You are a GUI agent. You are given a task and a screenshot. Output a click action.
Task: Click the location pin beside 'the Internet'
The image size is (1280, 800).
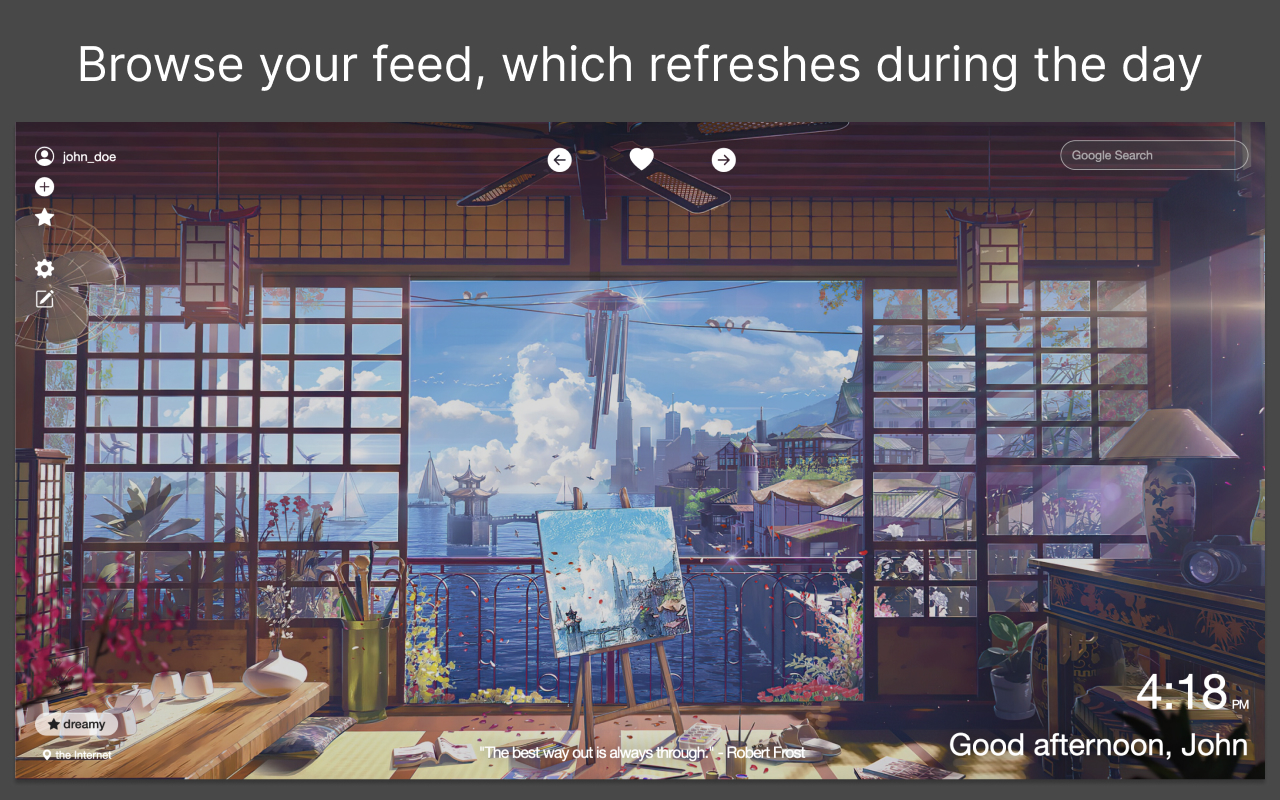pos(47,755)
